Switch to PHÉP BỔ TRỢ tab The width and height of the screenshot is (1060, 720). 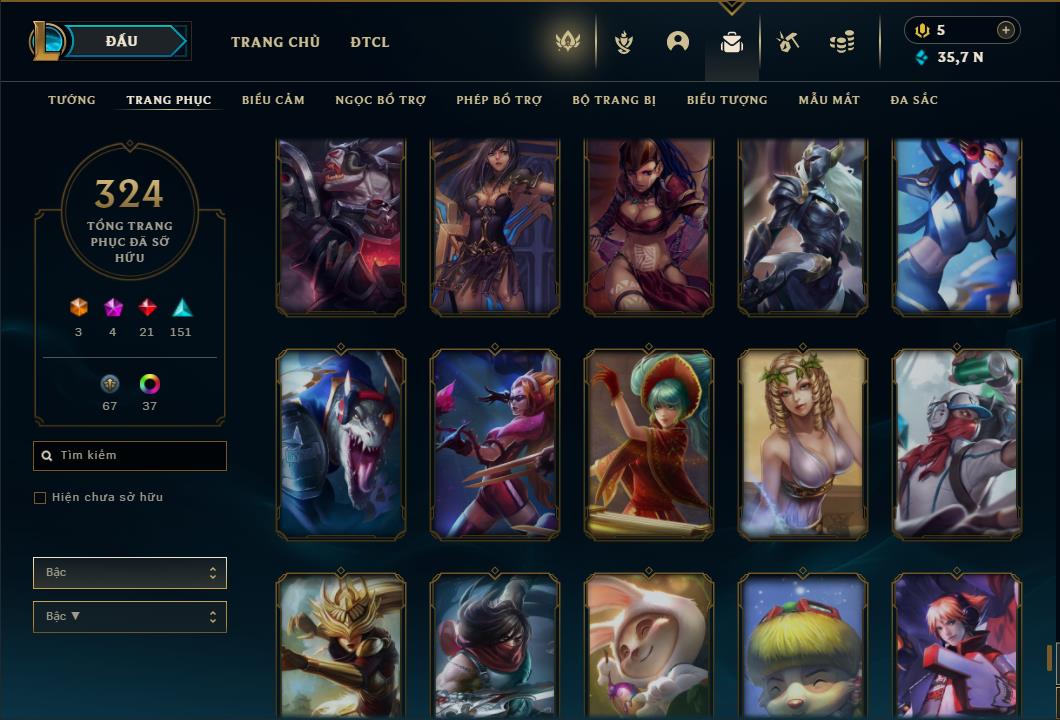click(x=499, y=100)
